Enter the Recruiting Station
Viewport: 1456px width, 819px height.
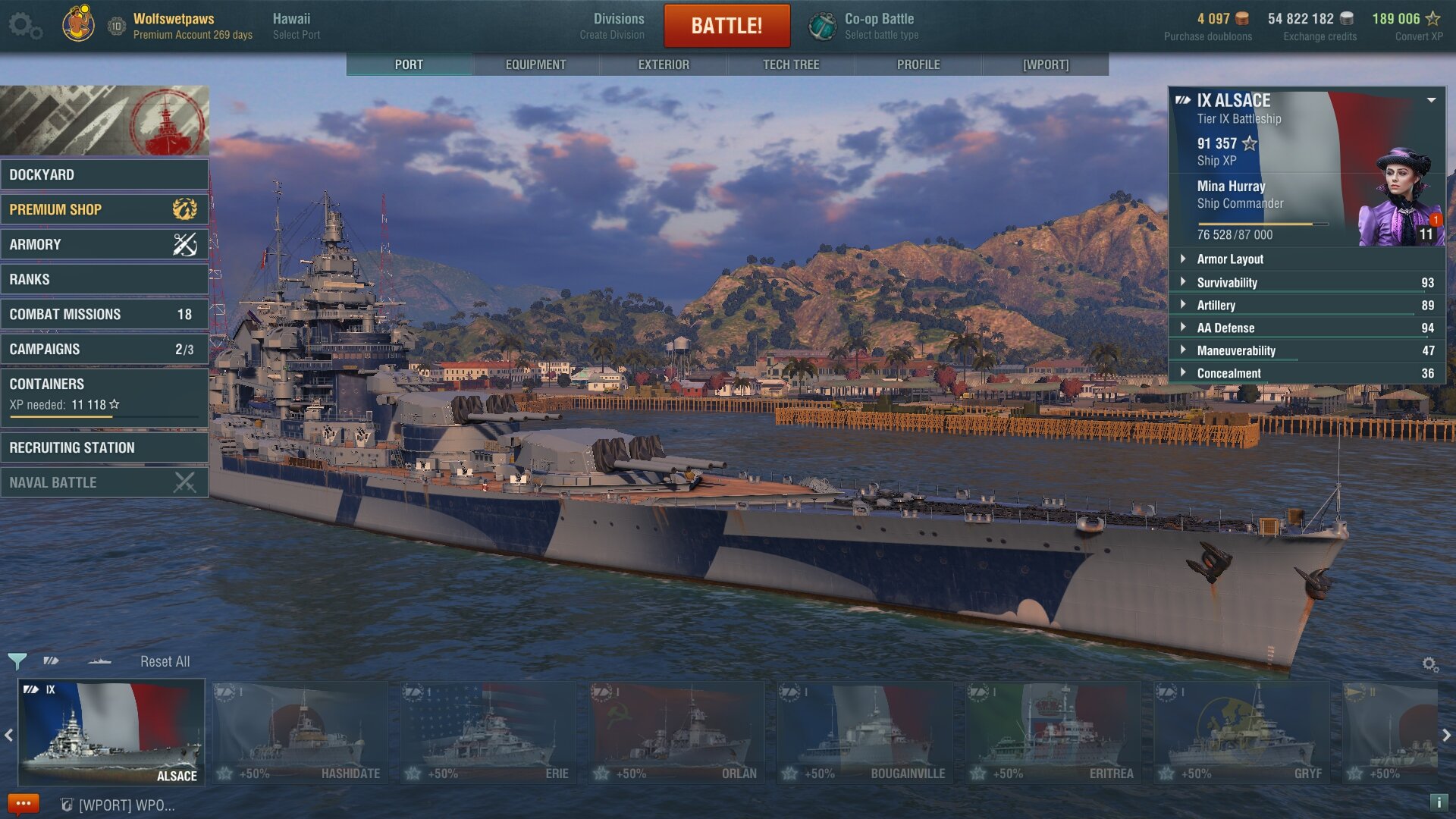tap(104, 447)
